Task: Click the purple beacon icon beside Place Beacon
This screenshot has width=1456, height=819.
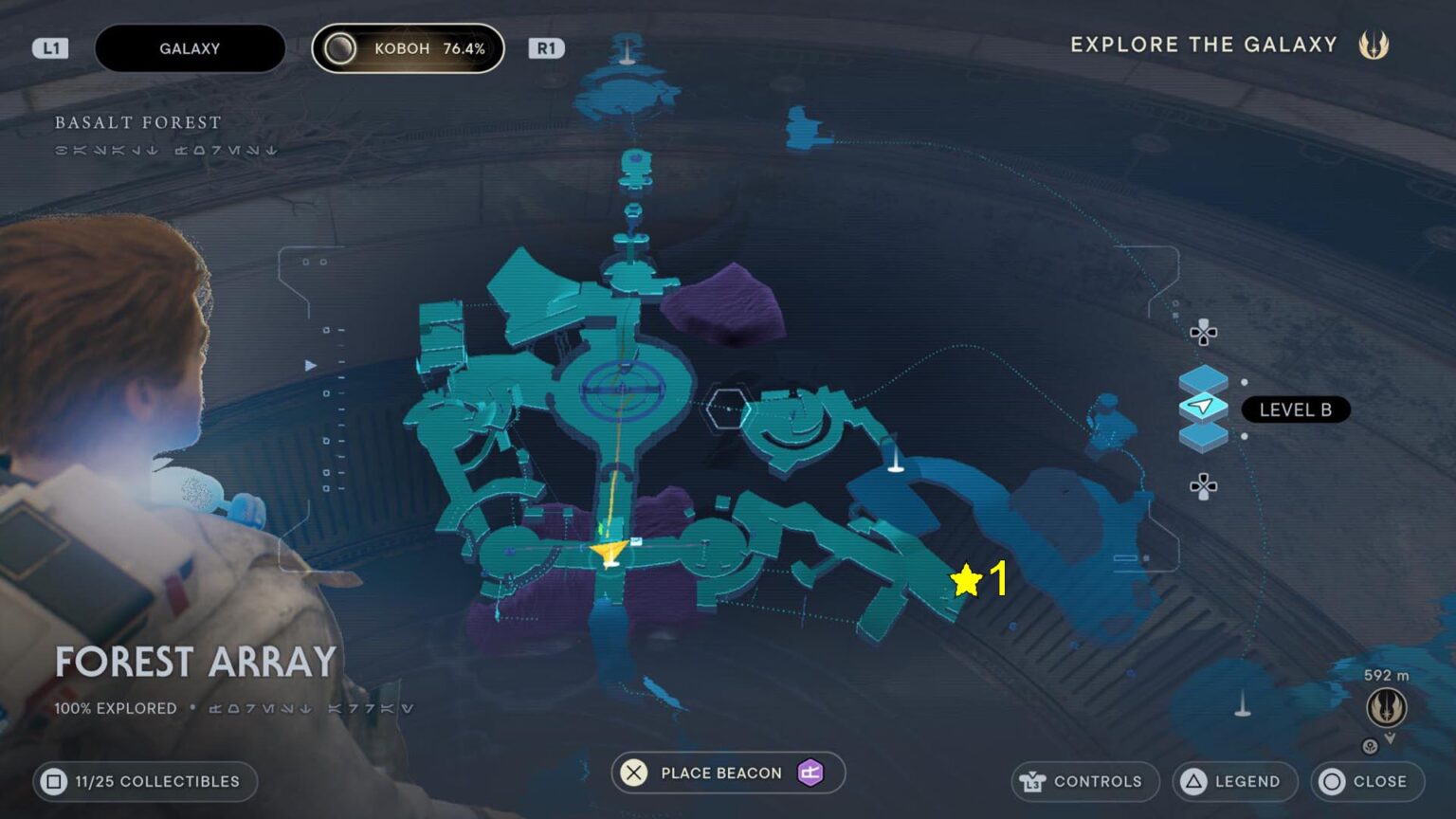Action: coord(809,773)
